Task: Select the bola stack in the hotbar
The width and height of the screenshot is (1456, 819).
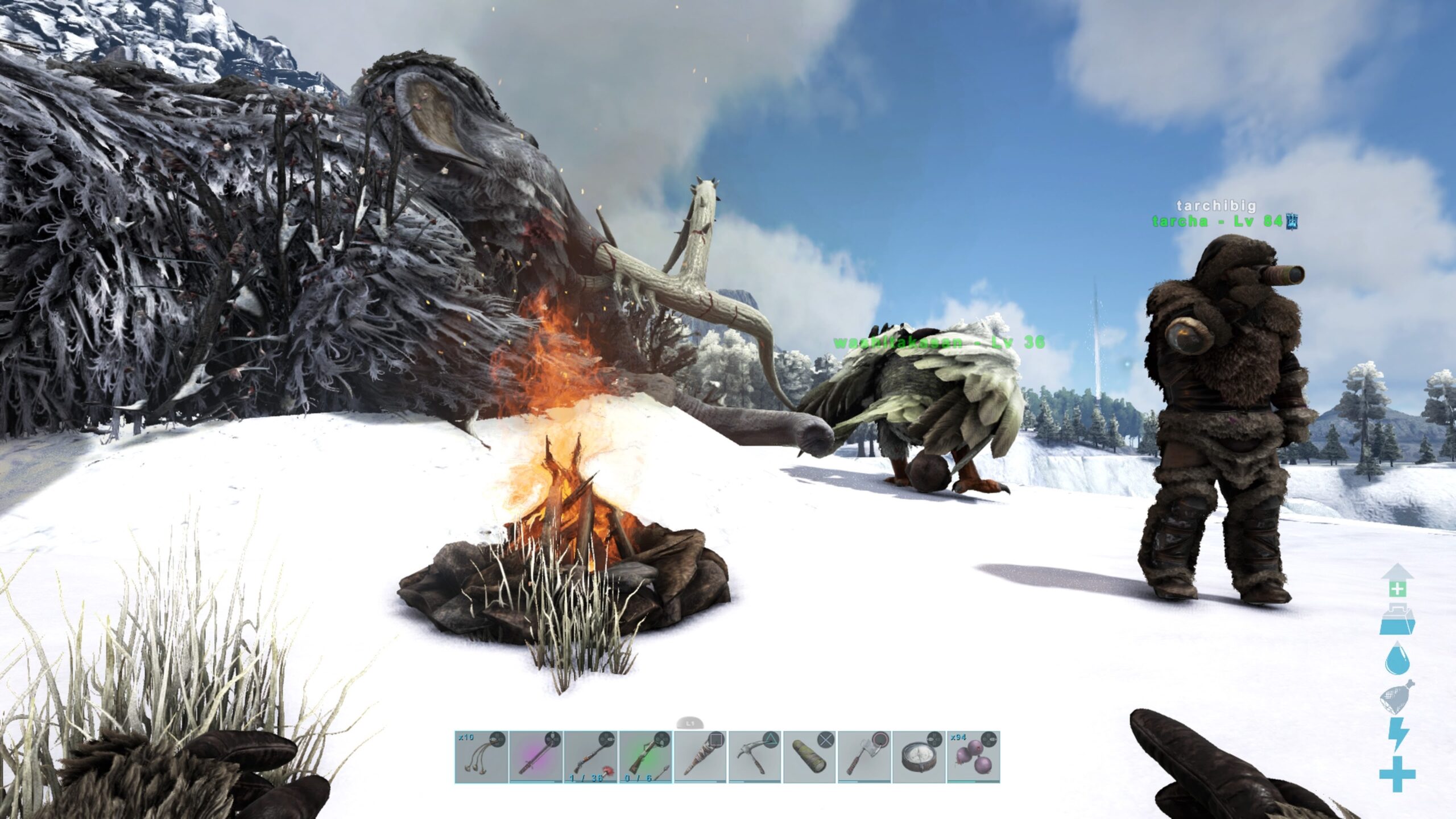Action: click(481, 757)
